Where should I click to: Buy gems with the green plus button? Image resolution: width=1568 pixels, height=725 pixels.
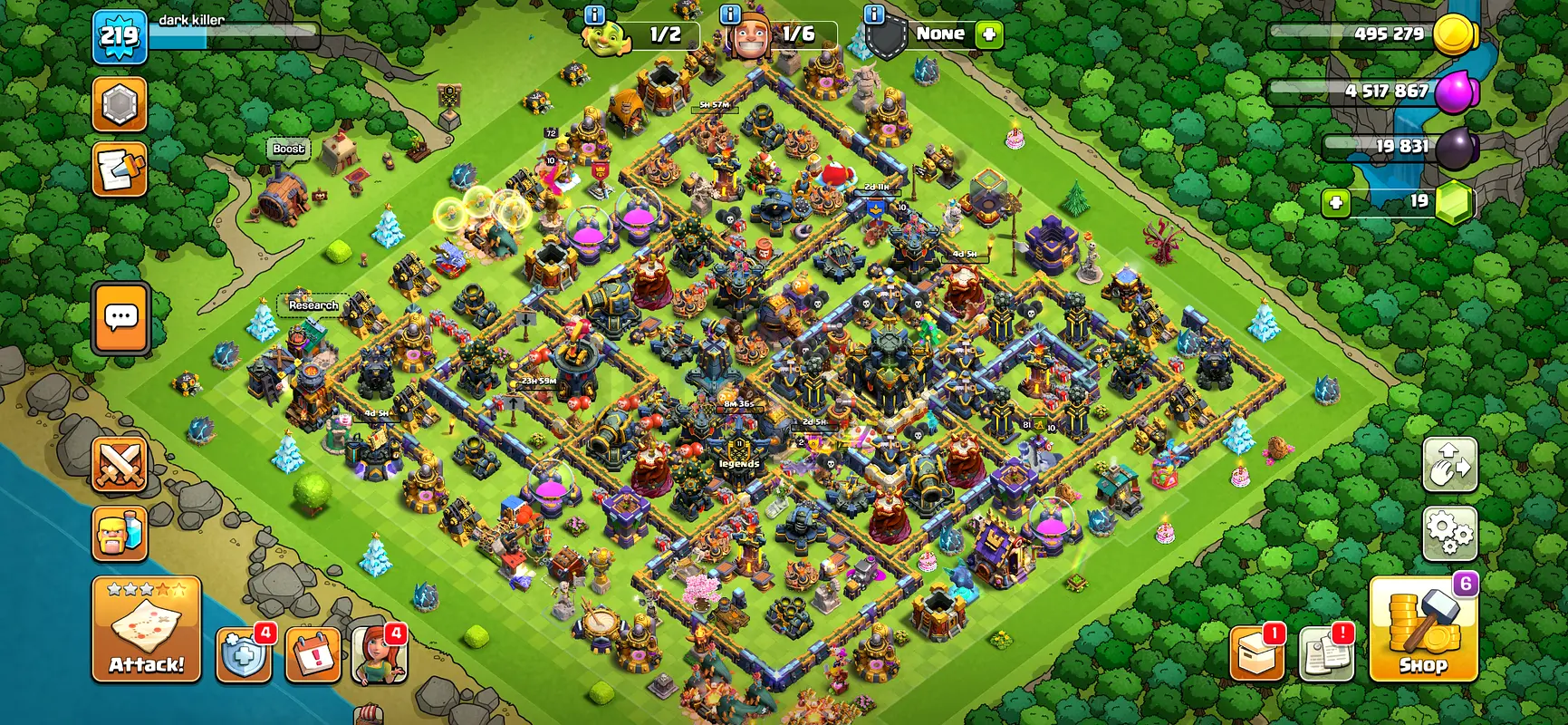1336,202
